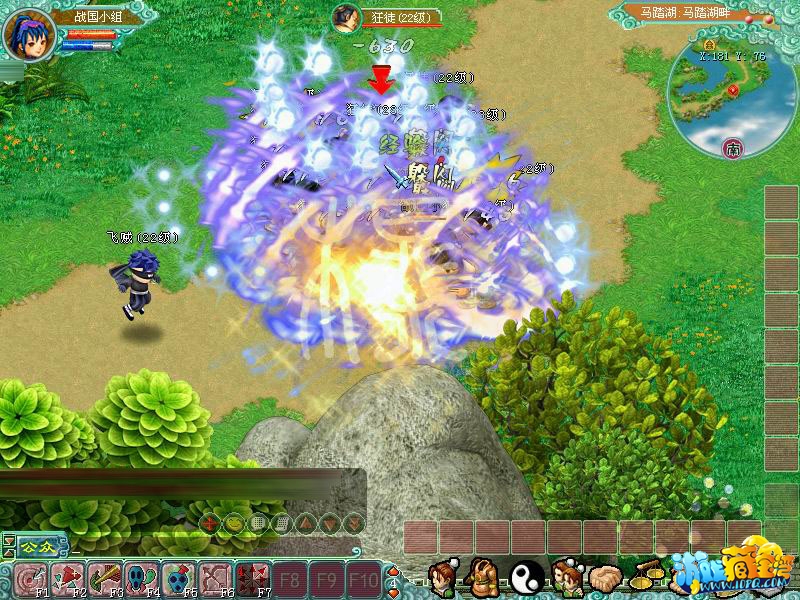The image size is (800, 600).
Task: Use the F7 red arrows burst skill
Action: [x=250, y=578]
